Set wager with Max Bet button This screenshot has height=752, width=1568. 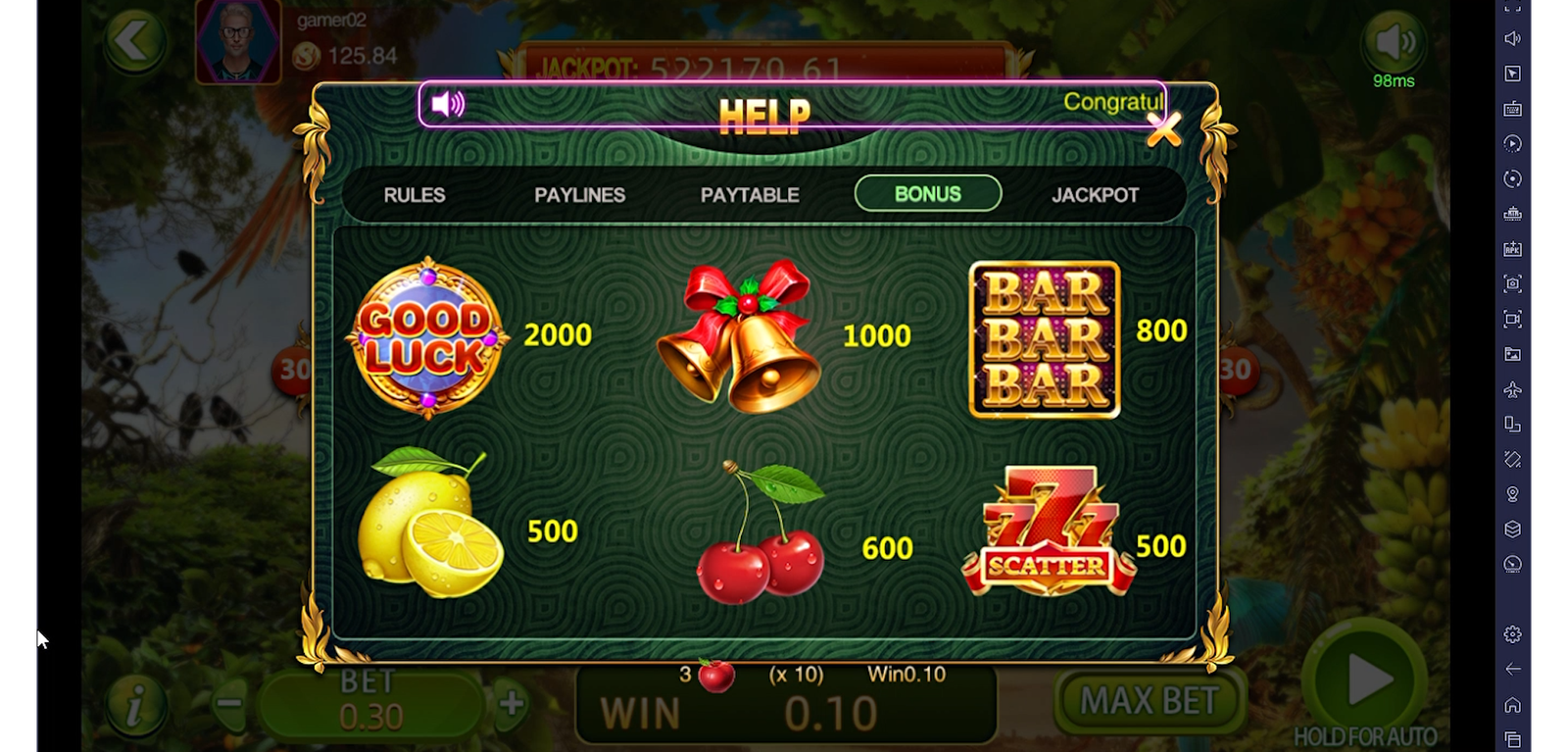[1149, 701]
